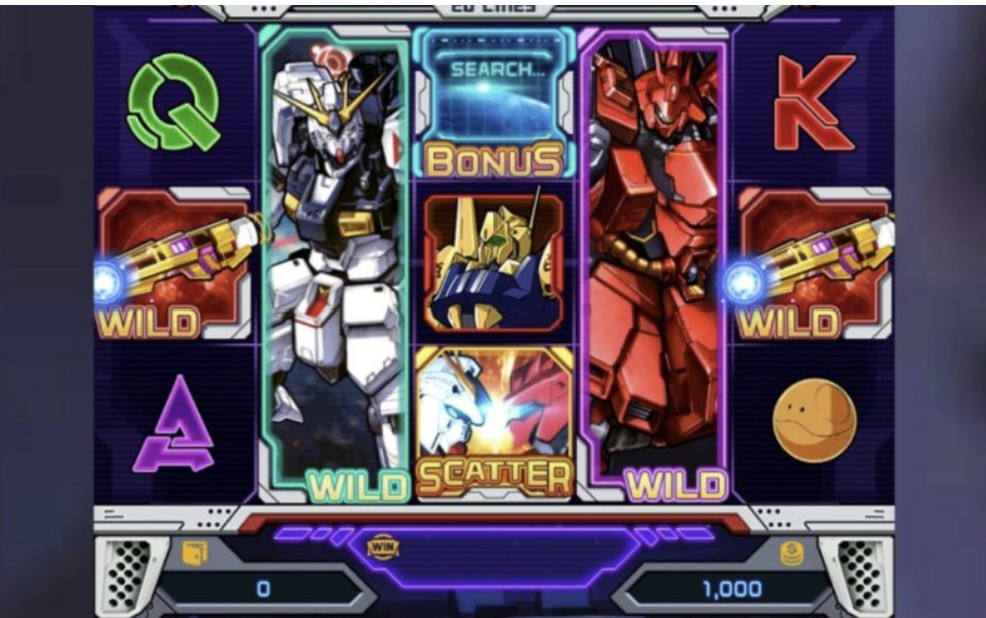Click the gold coin stack icon
Screen dimensions: 986x618
[x=792, y=553]
